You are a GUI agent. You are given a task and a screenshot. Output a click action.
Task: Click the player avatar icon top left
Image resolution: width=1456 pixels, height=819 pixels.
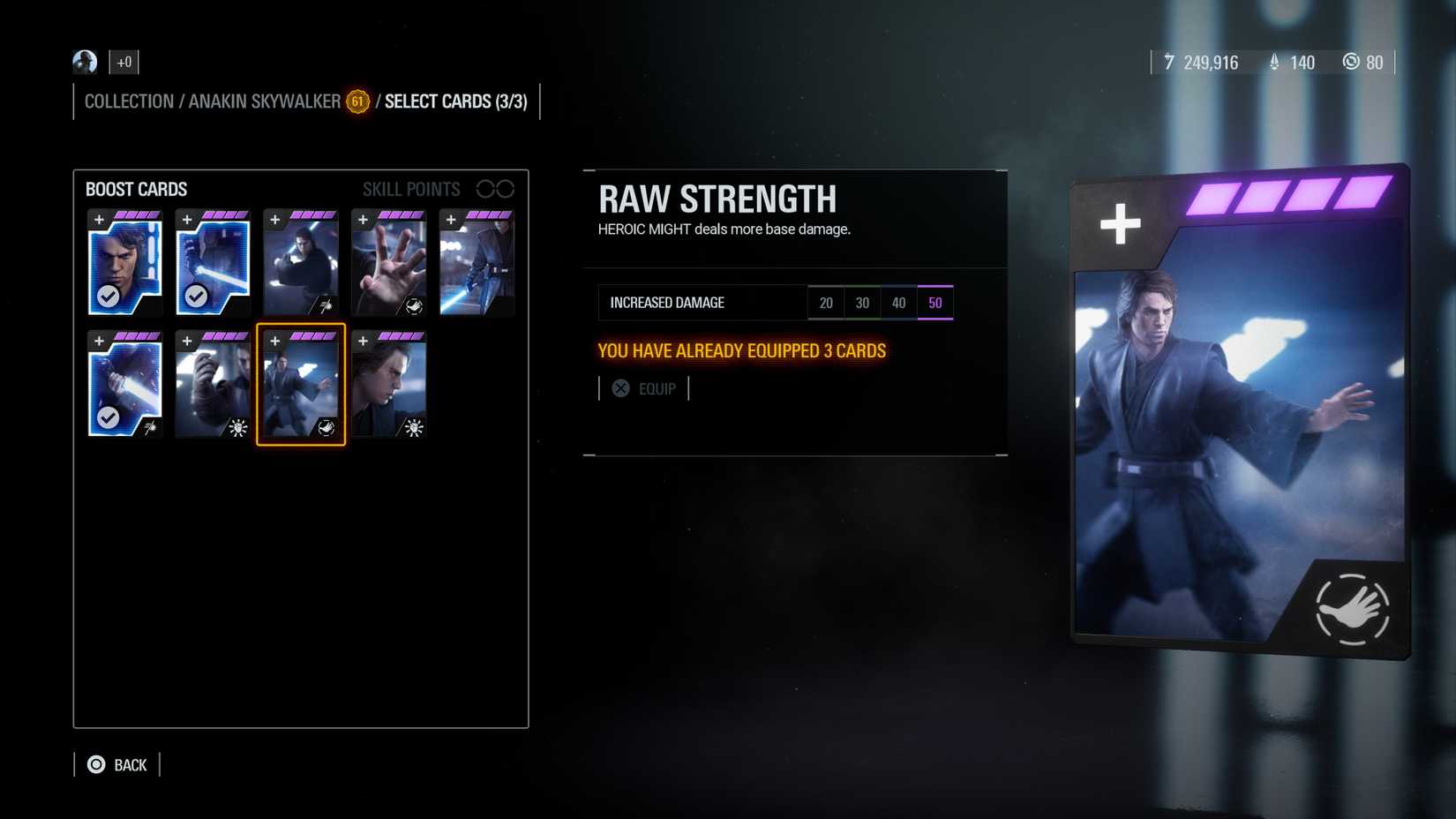click(x=84, y=61)
